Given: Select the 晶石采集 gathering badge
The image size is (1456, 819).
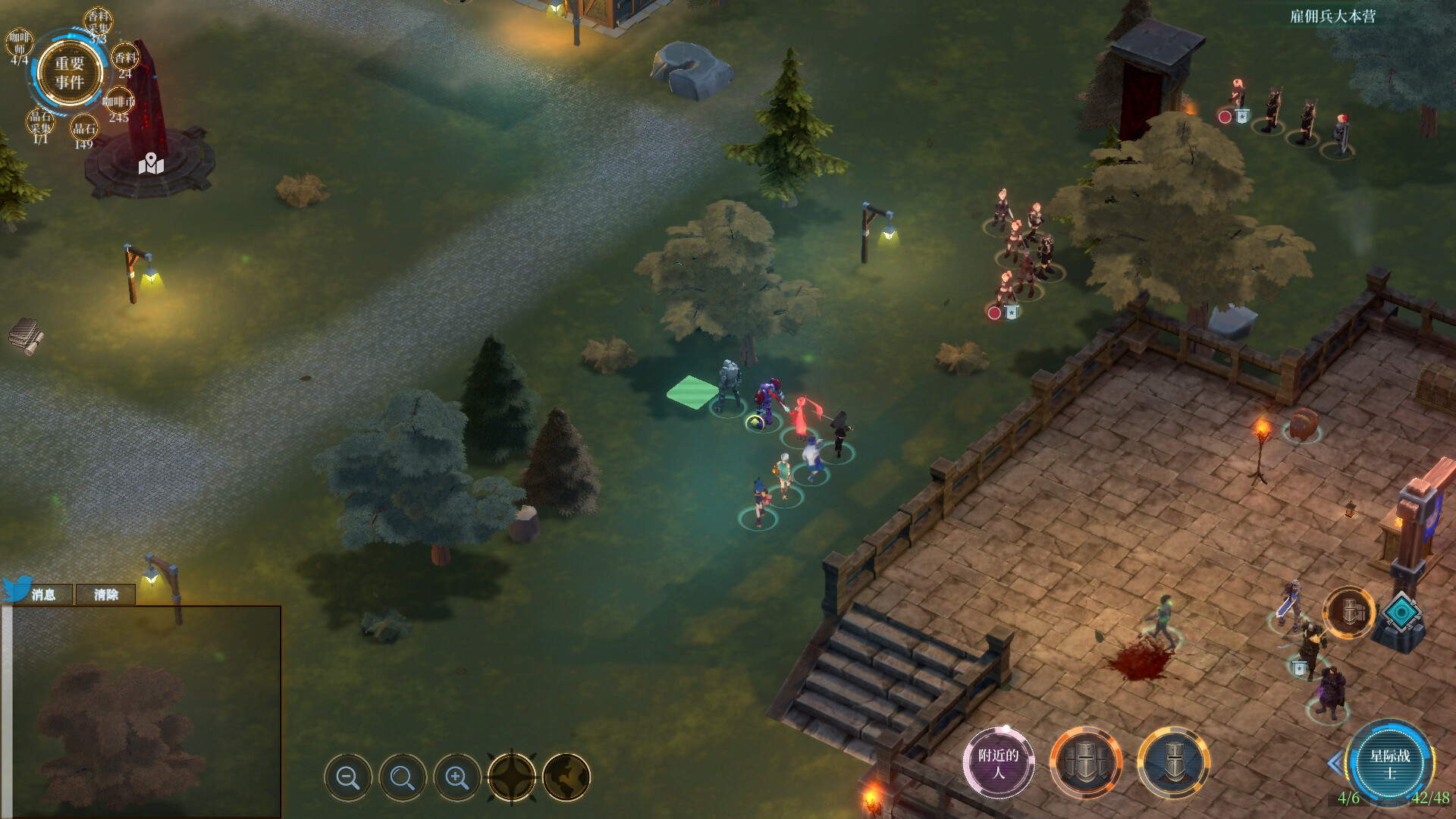Looking at the screenshot, I should click(x=41, y=123).
